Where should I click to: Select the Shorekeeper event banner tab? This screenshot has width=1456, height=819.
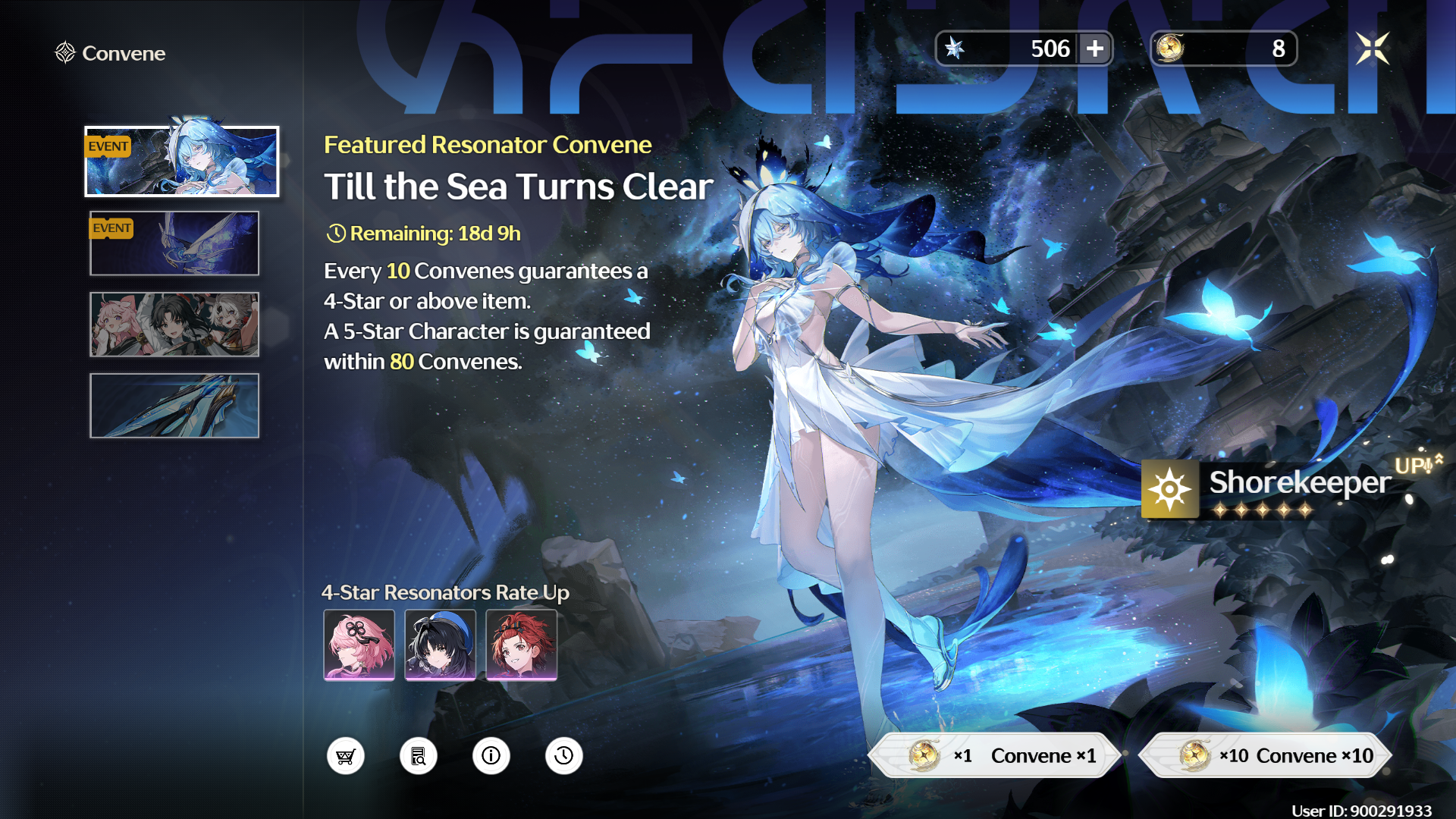(x=182, y=162)
